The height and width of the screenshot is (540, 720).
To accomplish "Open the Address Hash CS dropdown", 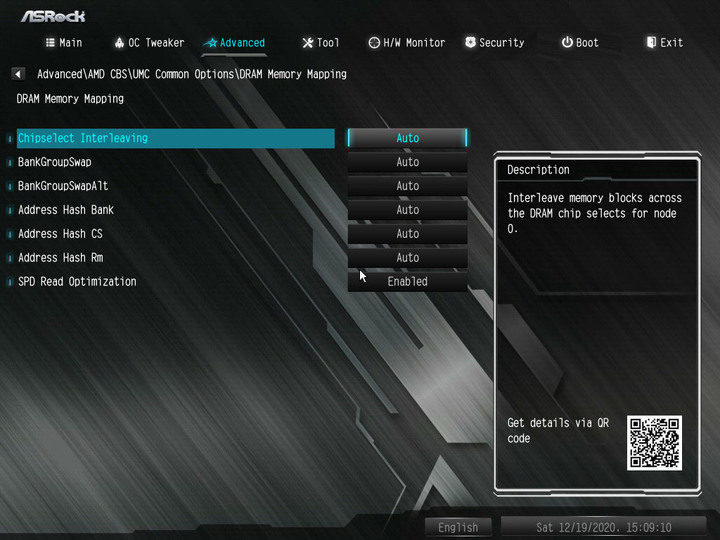I will pyautogui.click(x=407, y=234).
